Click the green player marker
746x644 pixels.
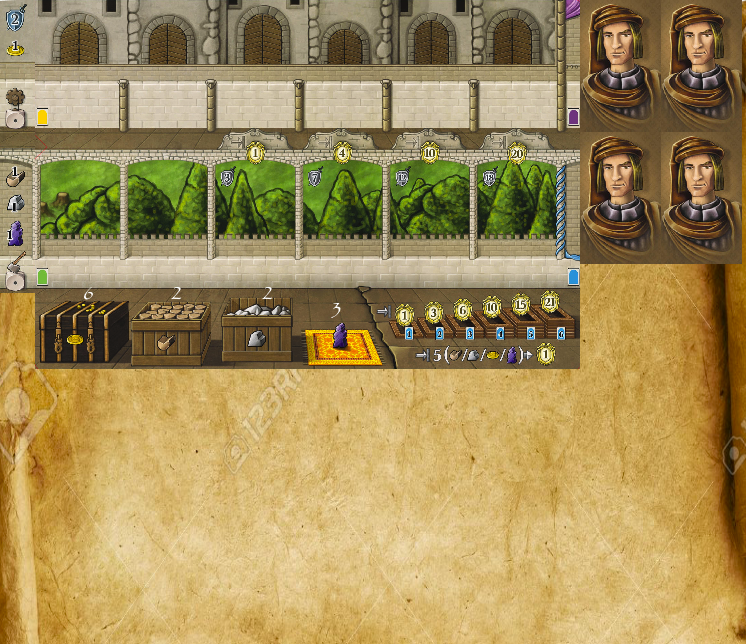tap(43, 276)
